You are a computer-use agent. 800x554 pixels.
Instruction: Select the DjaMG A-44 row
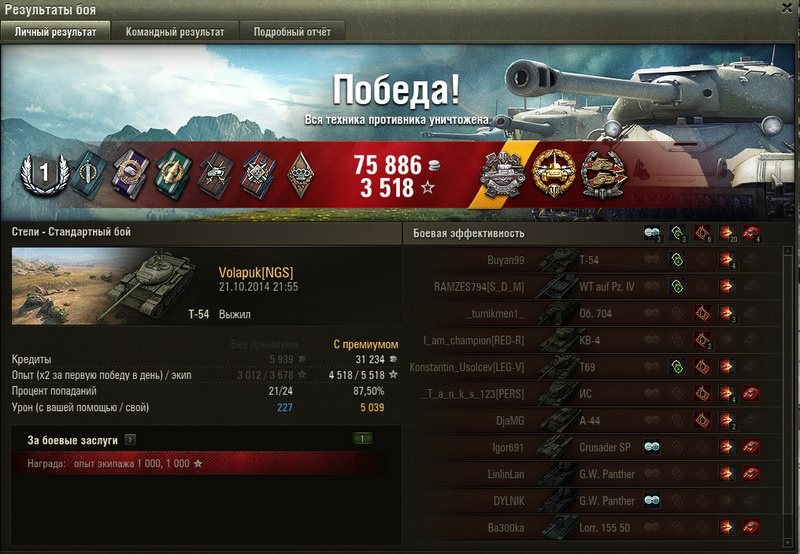[x=600, y=420]
